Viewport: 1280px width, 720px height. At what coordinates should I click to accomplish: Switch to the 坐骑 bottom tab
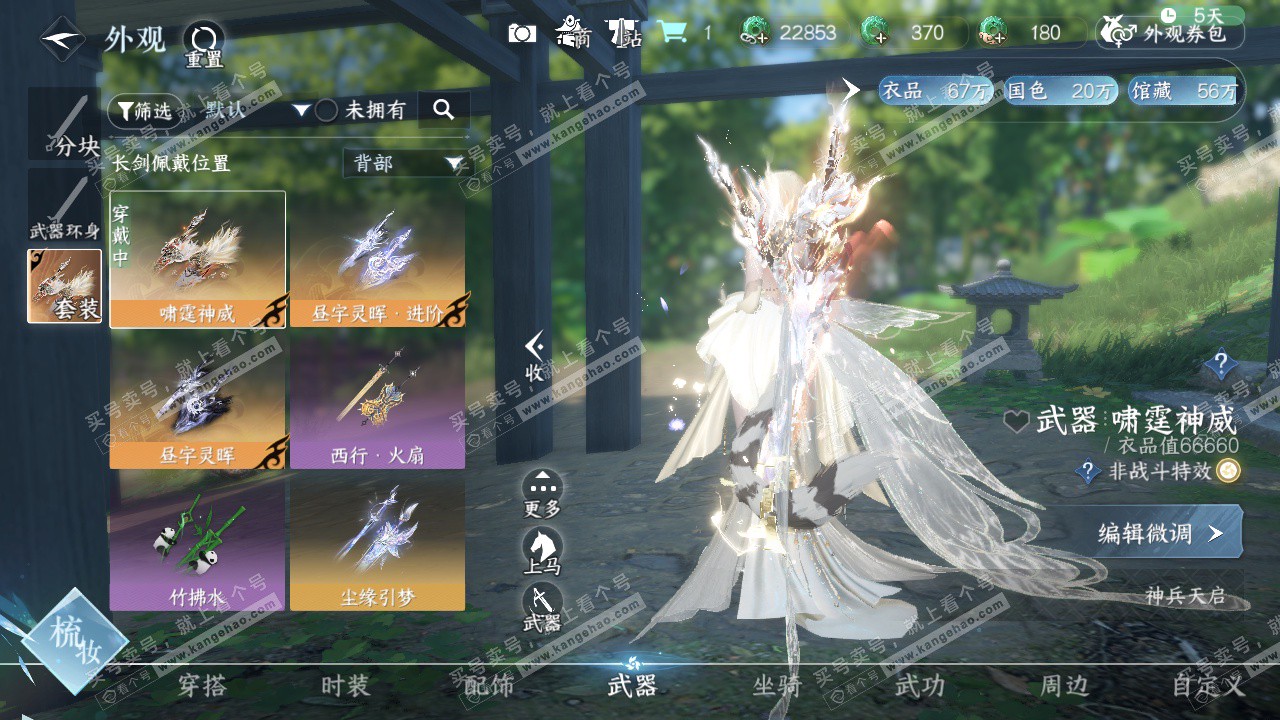(x=777, y=686)
